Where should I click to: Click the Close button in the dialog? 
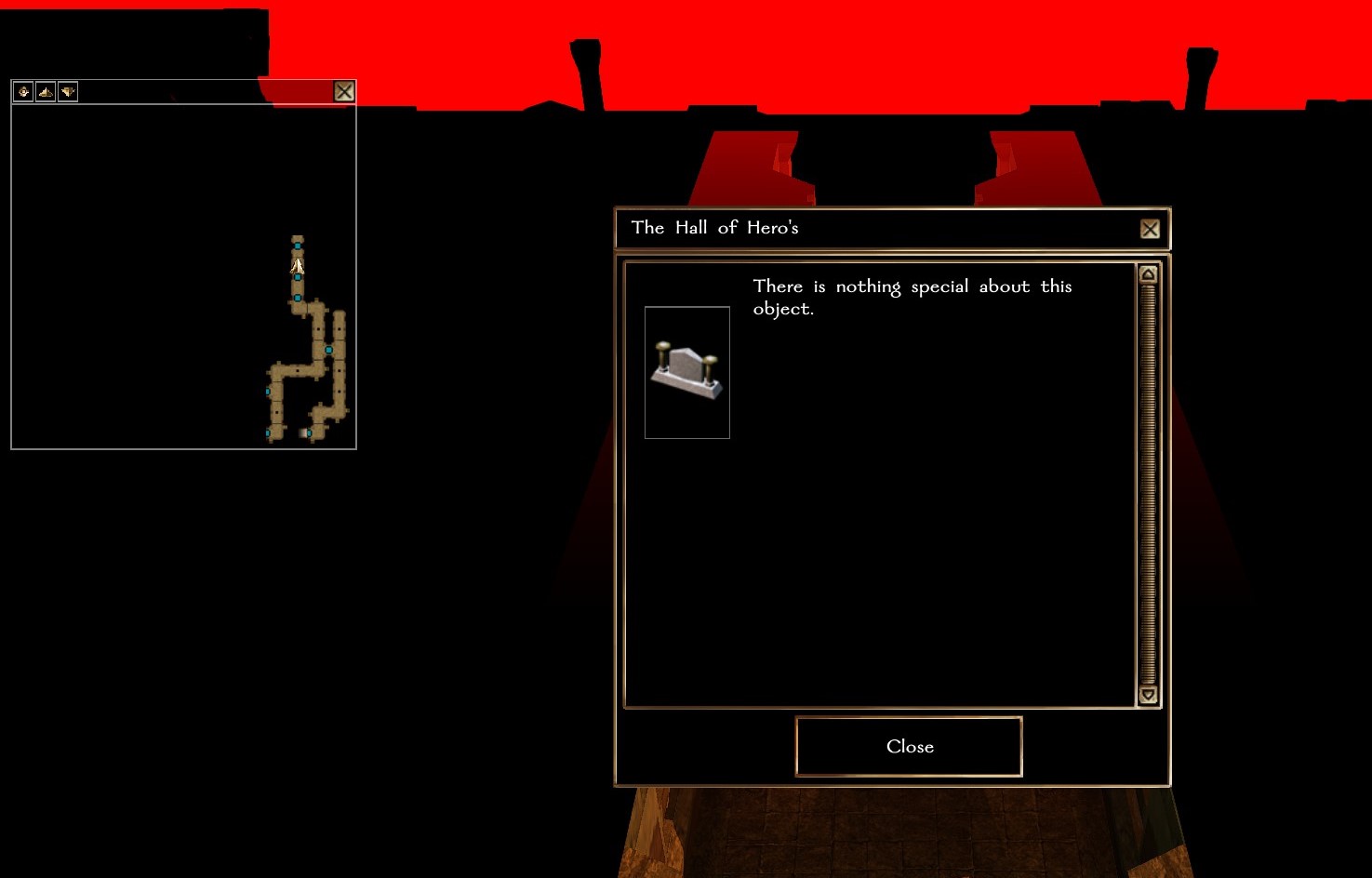pos(909,746)
